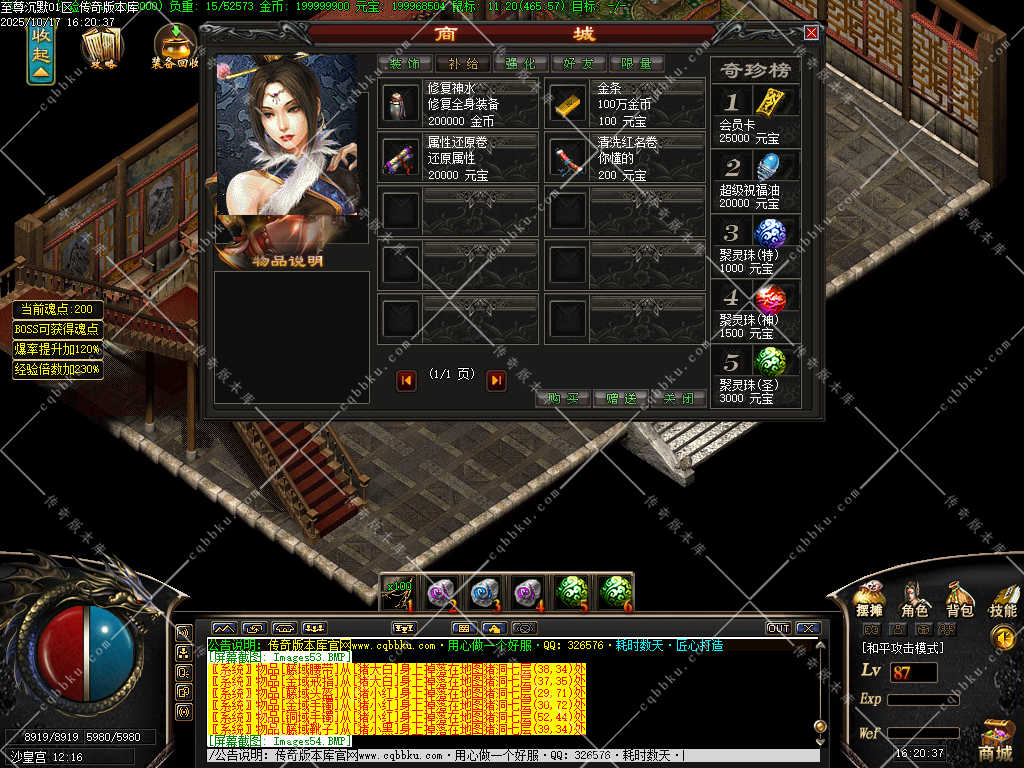The image size is (1024, 768).
Task: Open the 角色 character panel
Action: 914,598
